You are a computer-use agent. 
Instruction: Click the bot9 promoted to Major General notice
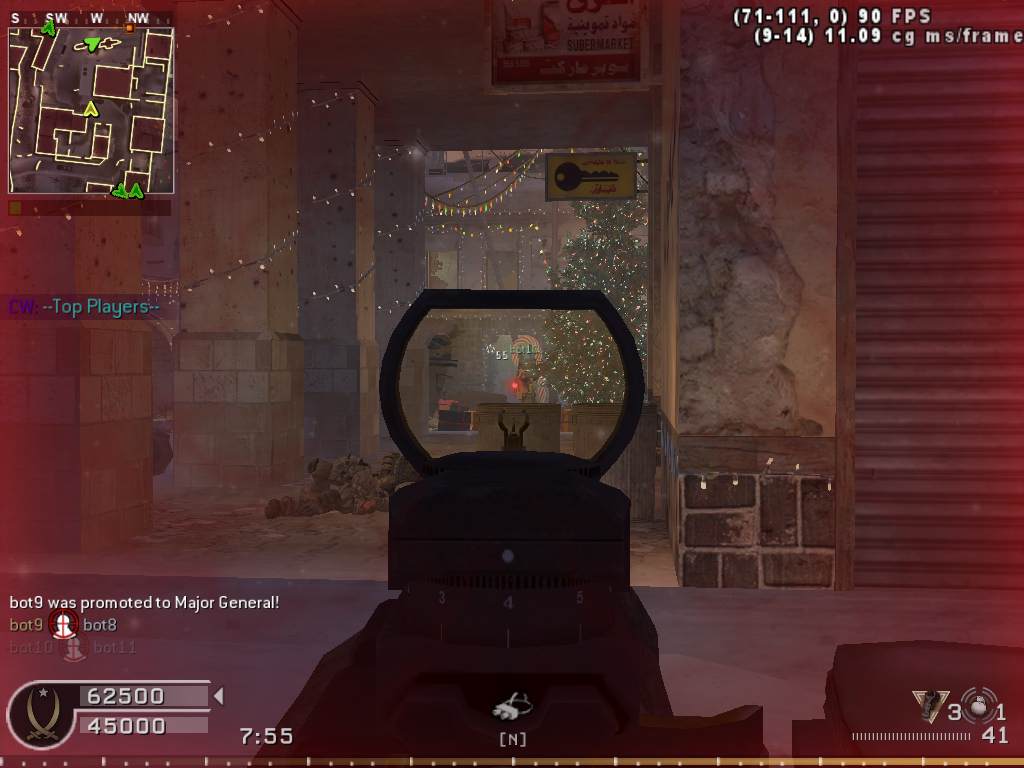[144, 602]
